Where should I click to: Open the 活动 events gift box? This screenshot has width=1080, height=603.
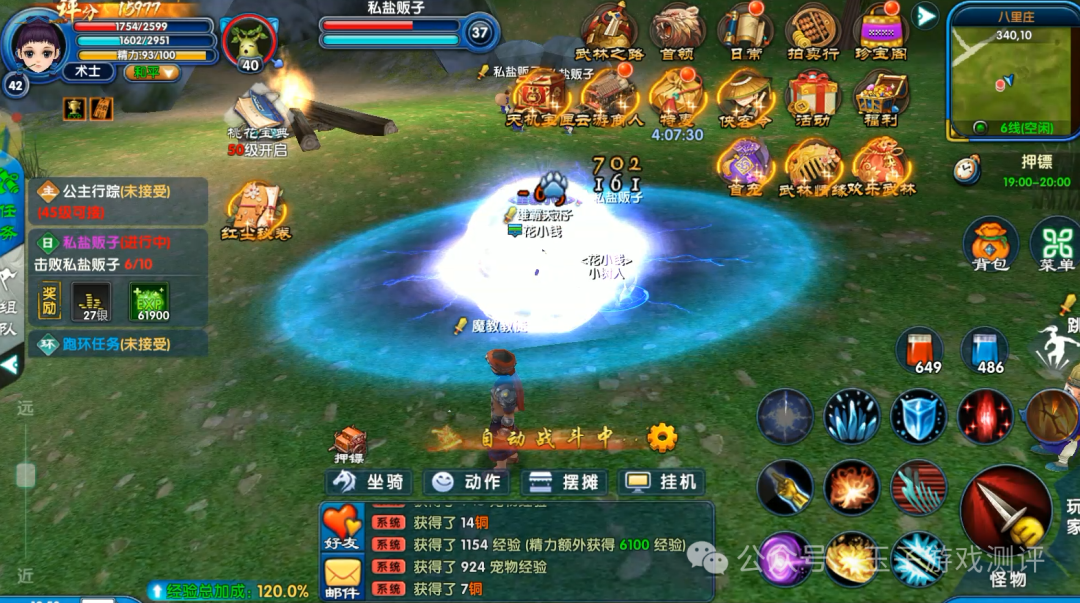pyautogui.click(x=813, y=98)
